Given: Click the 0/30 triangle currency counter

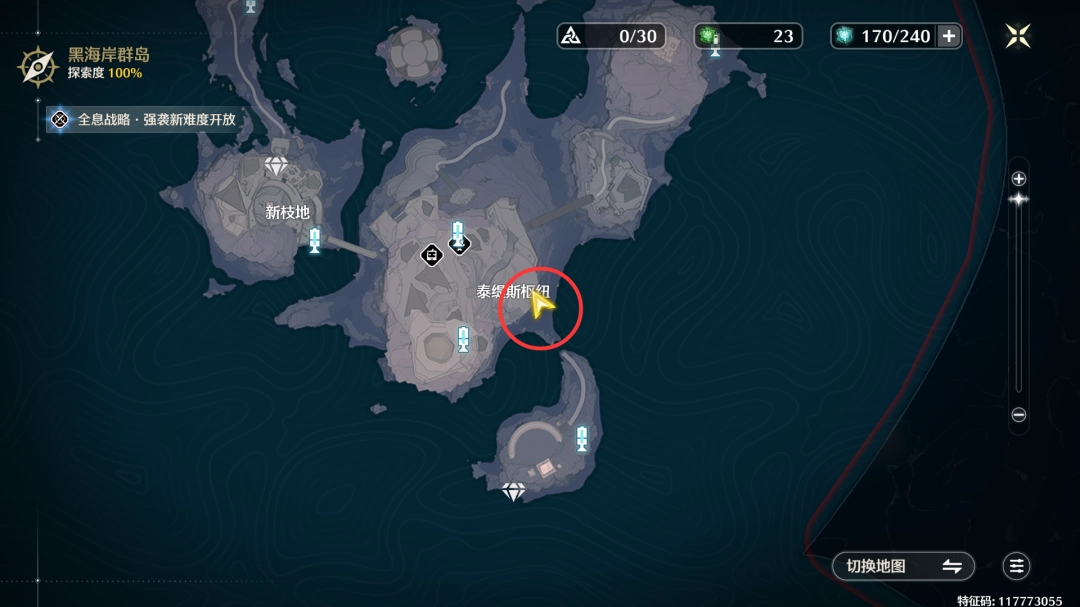Looking at the screenshot, I should [x=610, y=36].
